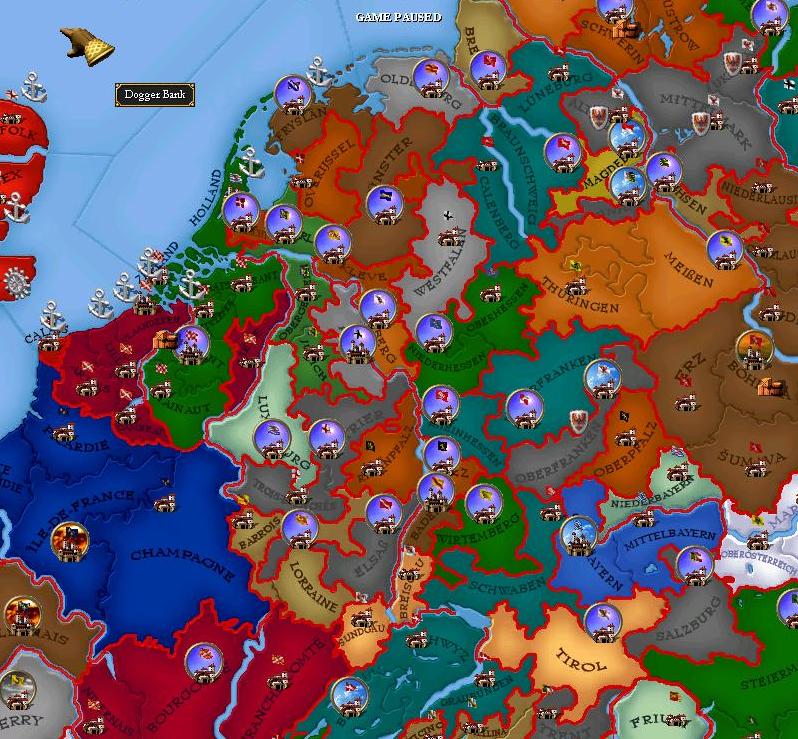798x739 pixels.
Task: Select the capital marker in Meißen
Action: 724,249
